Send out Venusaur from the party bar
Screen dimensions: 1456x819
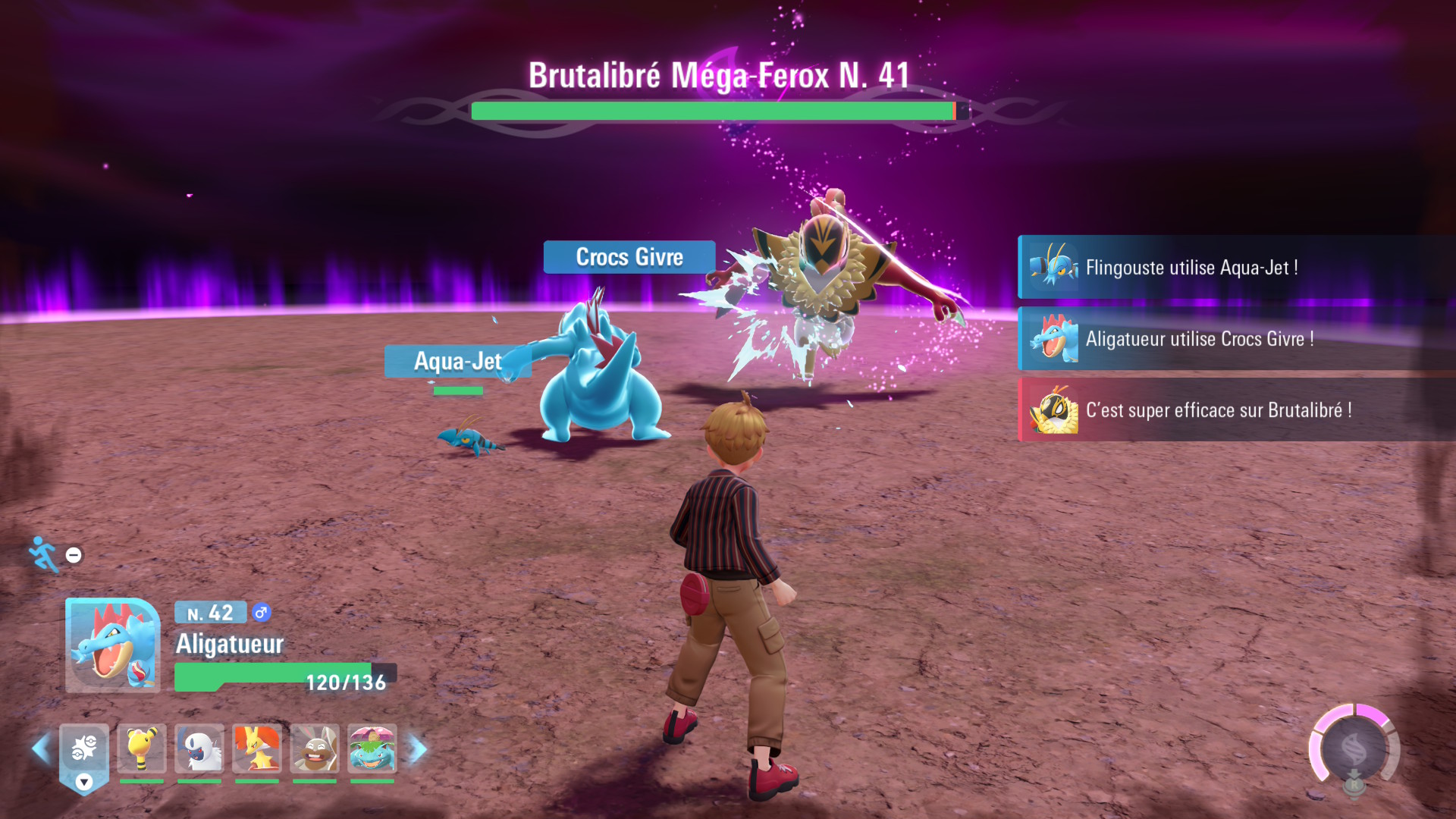click(372, 748)
